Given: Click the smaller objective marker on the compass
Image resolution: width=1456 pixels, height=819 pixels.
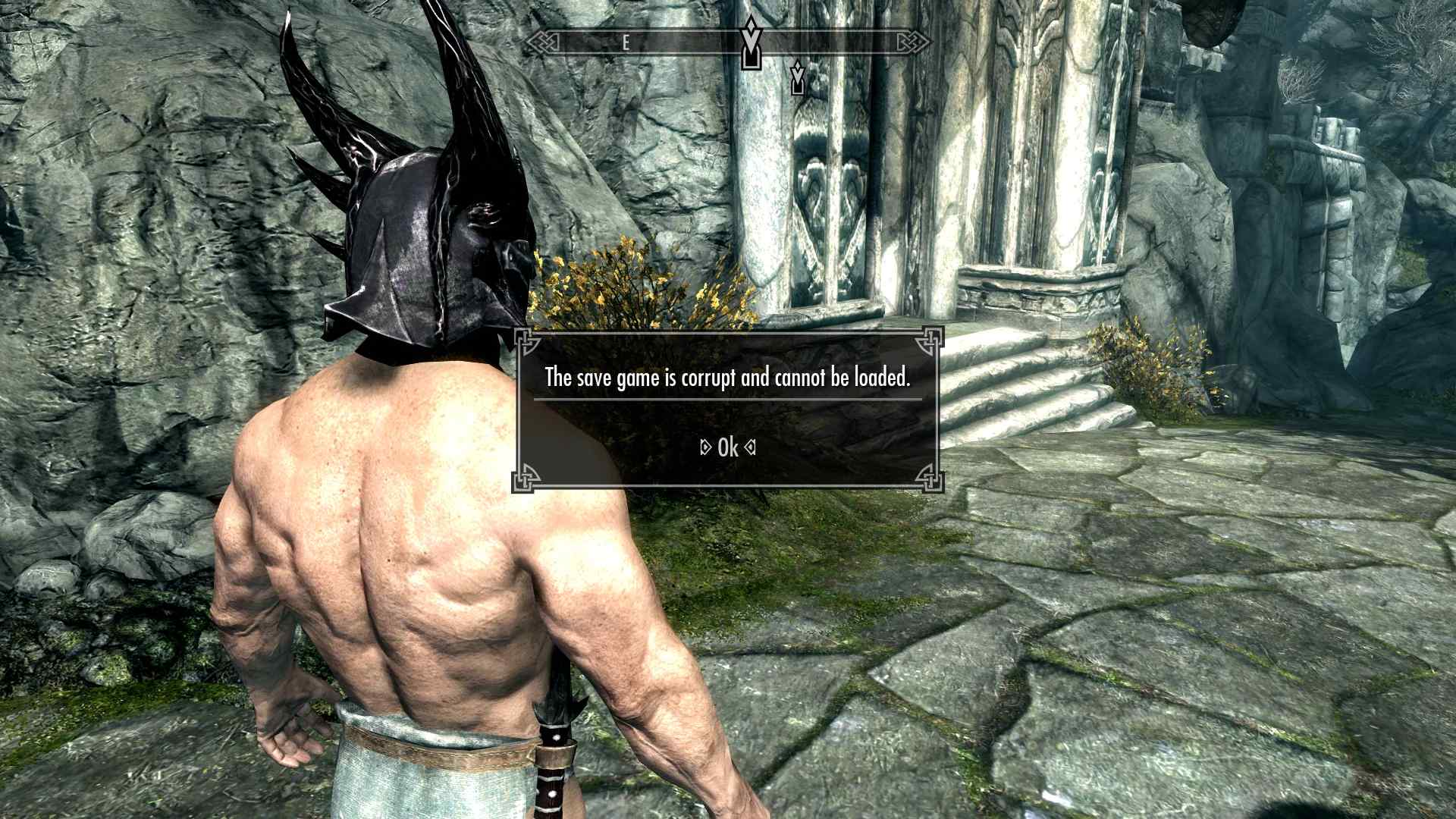Looking at the screenshot, I should 797,80.
